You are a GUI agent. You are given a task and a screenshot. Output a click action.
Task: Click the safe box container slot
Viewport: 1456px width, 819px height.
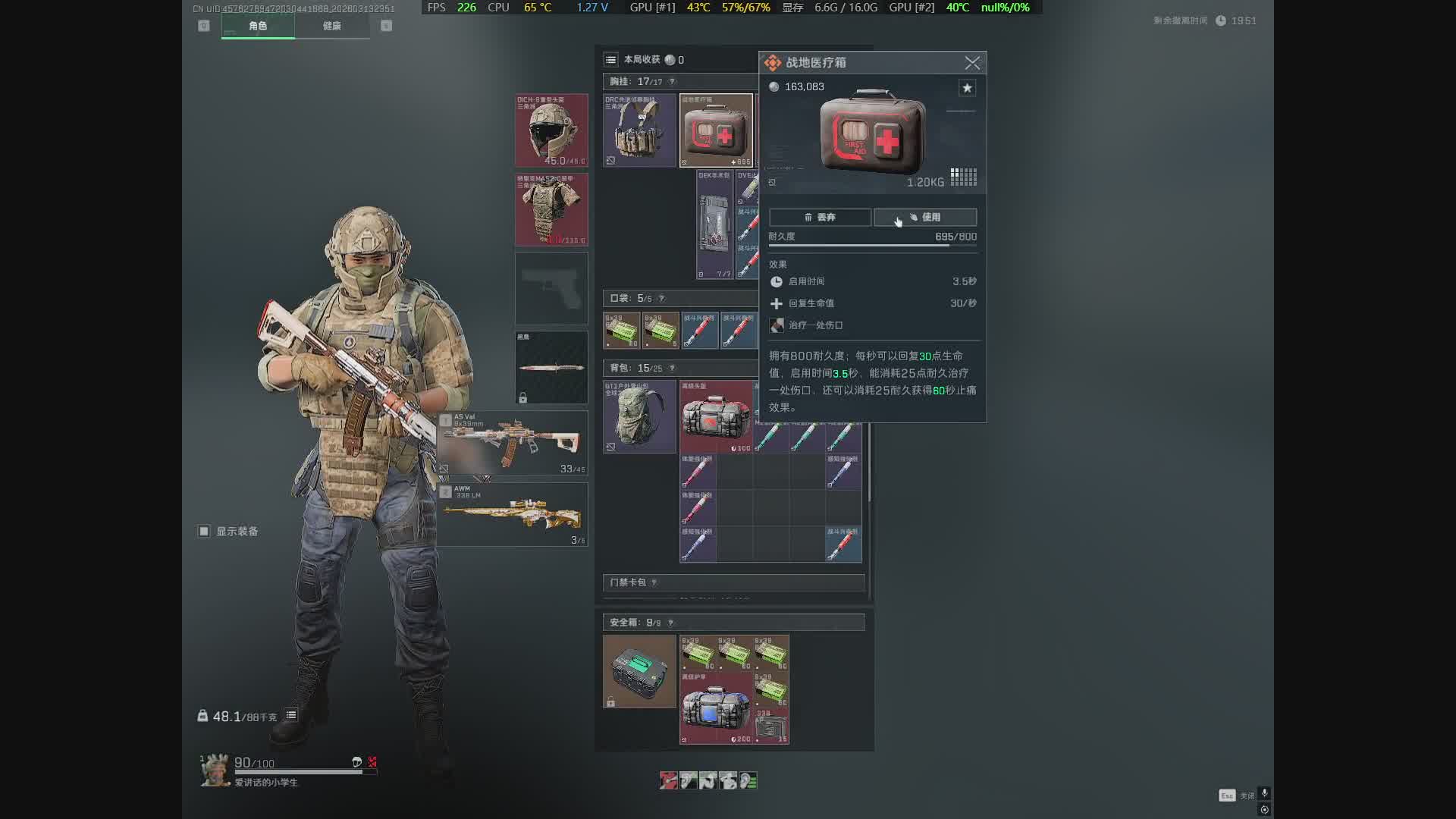(639, 671)
